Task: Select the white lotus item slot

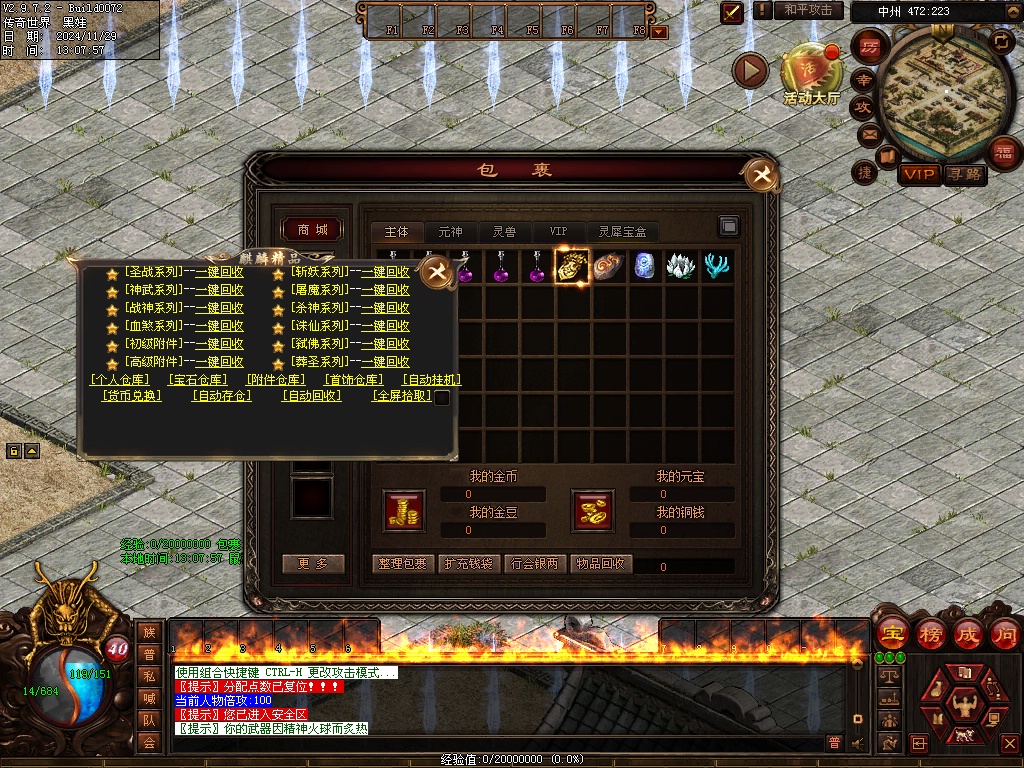Action: pyautogui.click(x=681, y=266)
